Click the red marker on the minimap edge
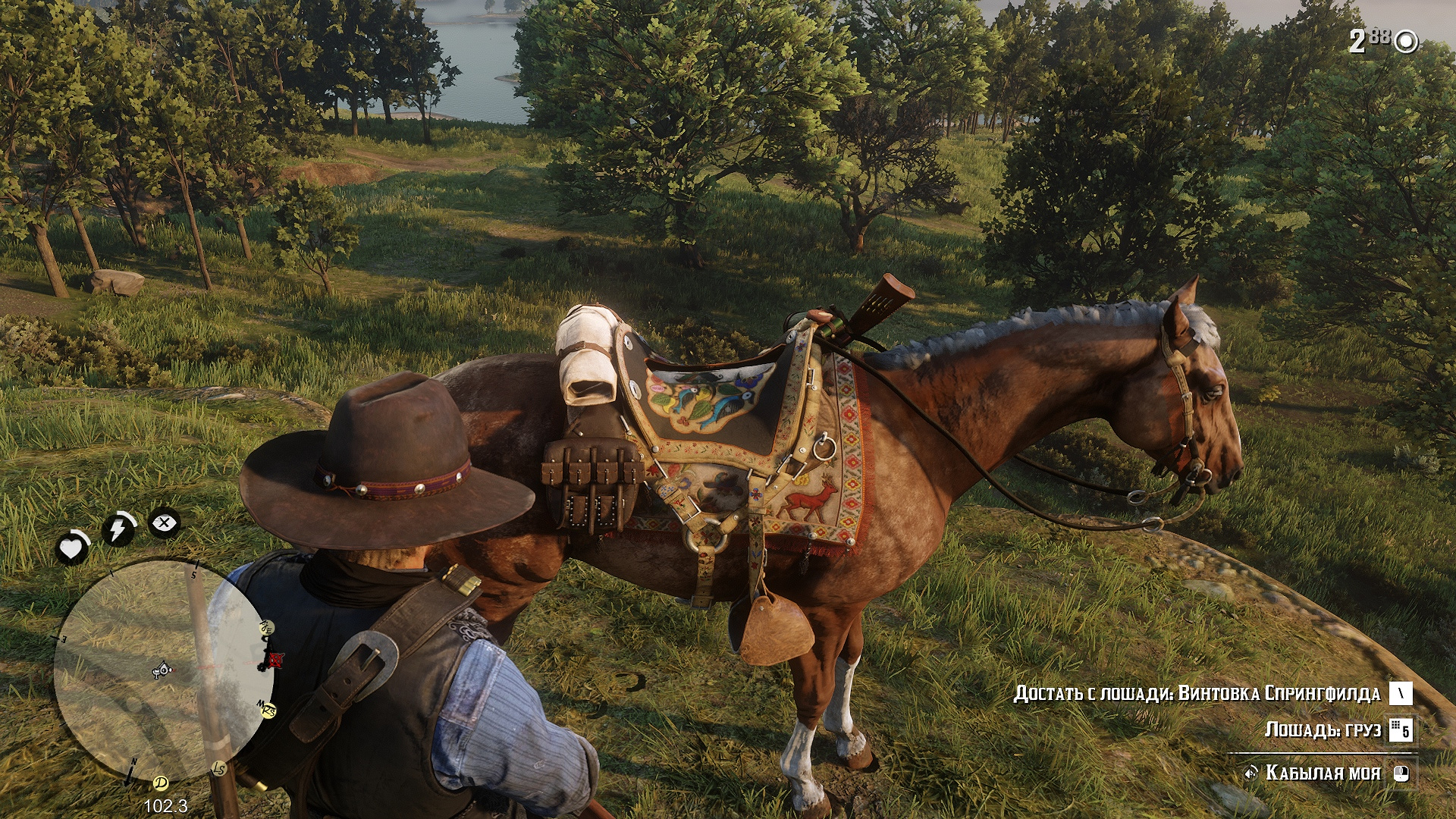1456x819 pixels. coord(275,661)
